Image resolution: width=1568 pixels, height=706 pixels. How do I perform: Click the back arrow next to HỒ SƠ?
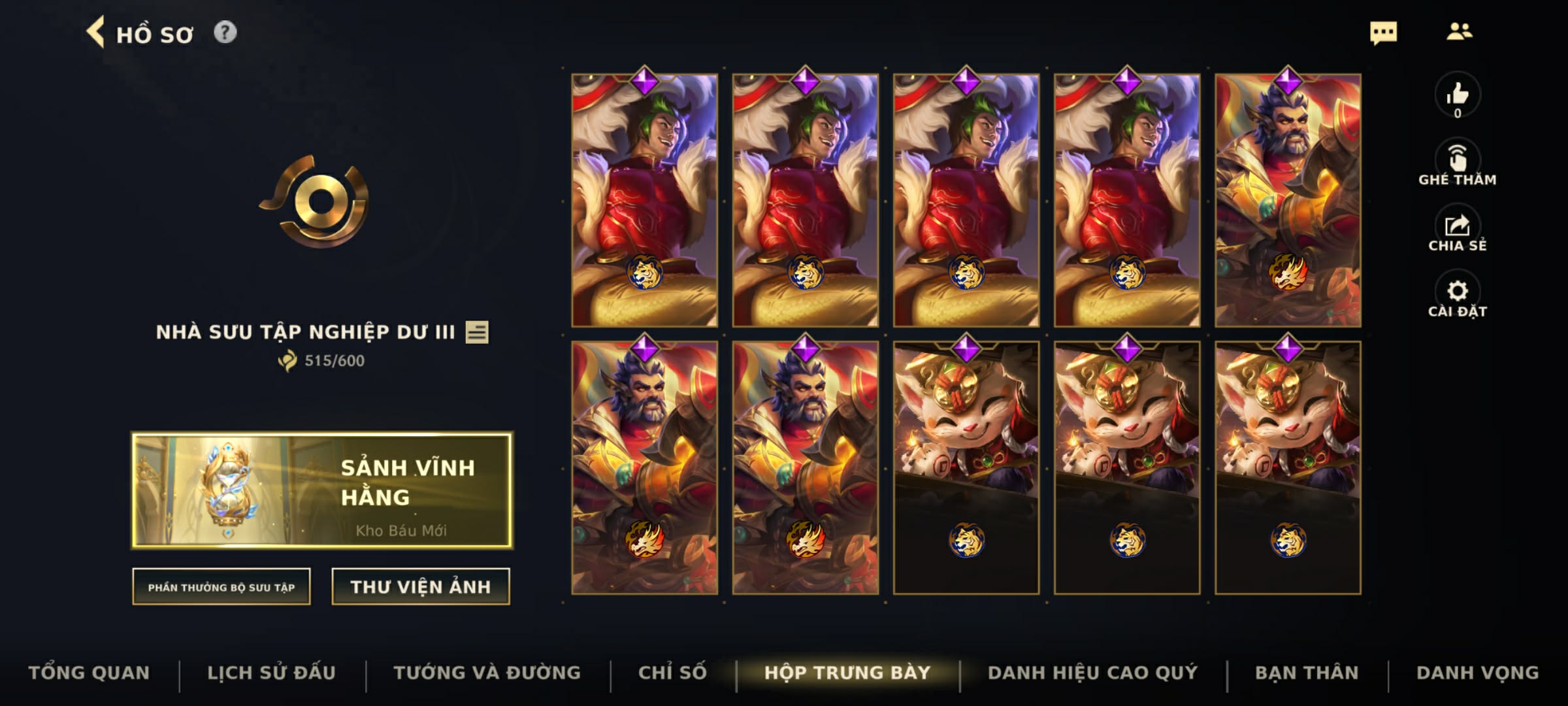(96, 33)
